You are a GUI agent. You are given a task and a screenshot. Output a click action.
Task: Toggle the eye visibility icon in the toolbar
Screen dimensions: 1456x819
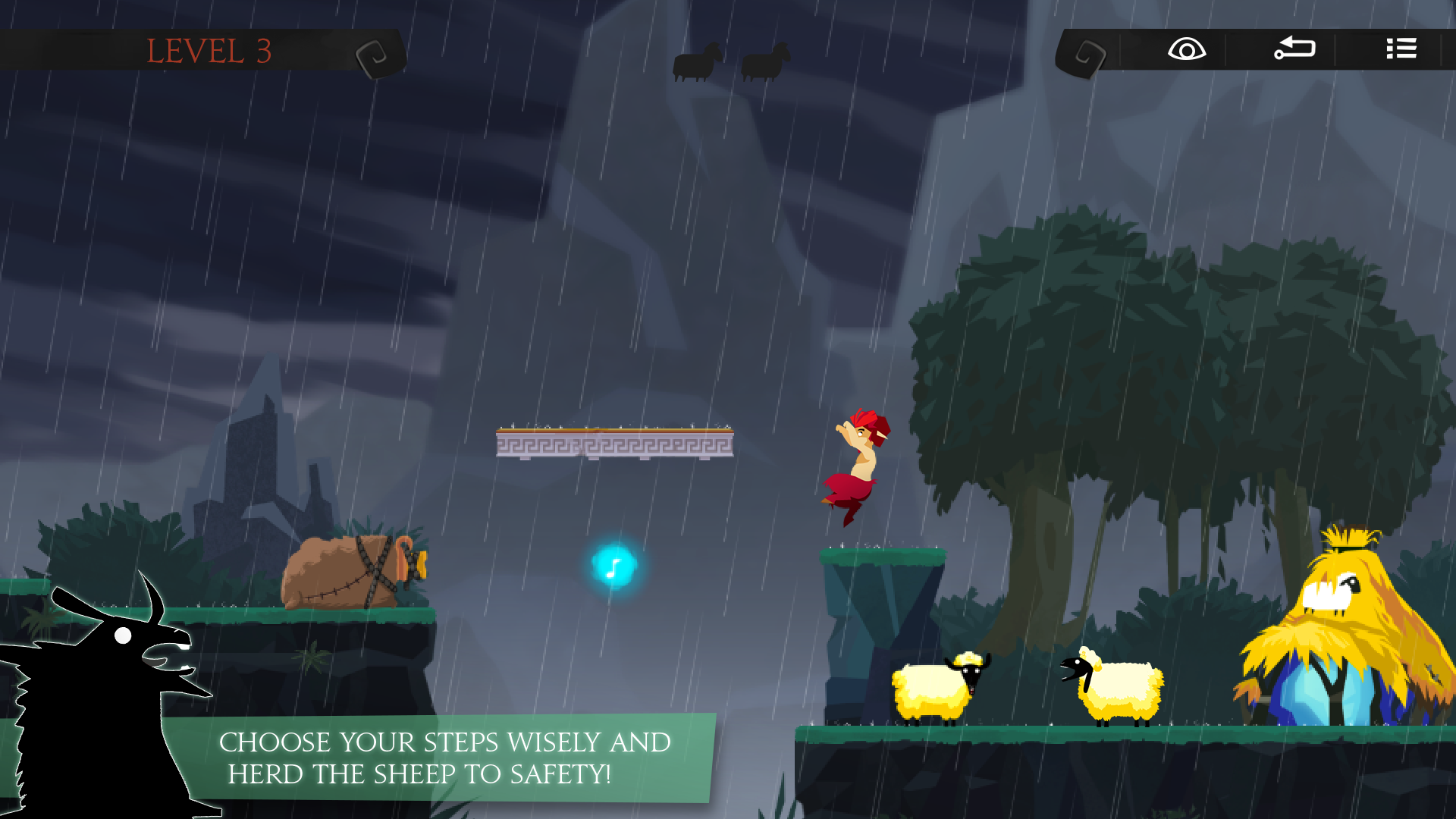click(1186, 49)
